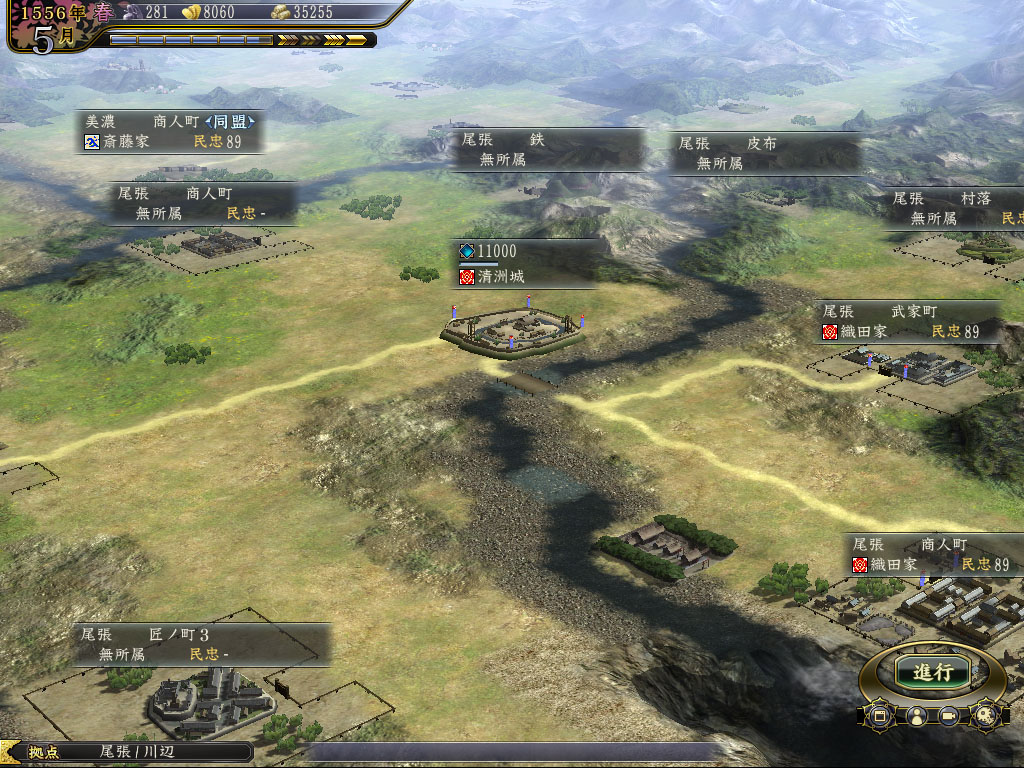This screenshot has height=768, width=1024.
Task: Select the 尾張 武家町 織田家 label
Action: click(909, 321)
